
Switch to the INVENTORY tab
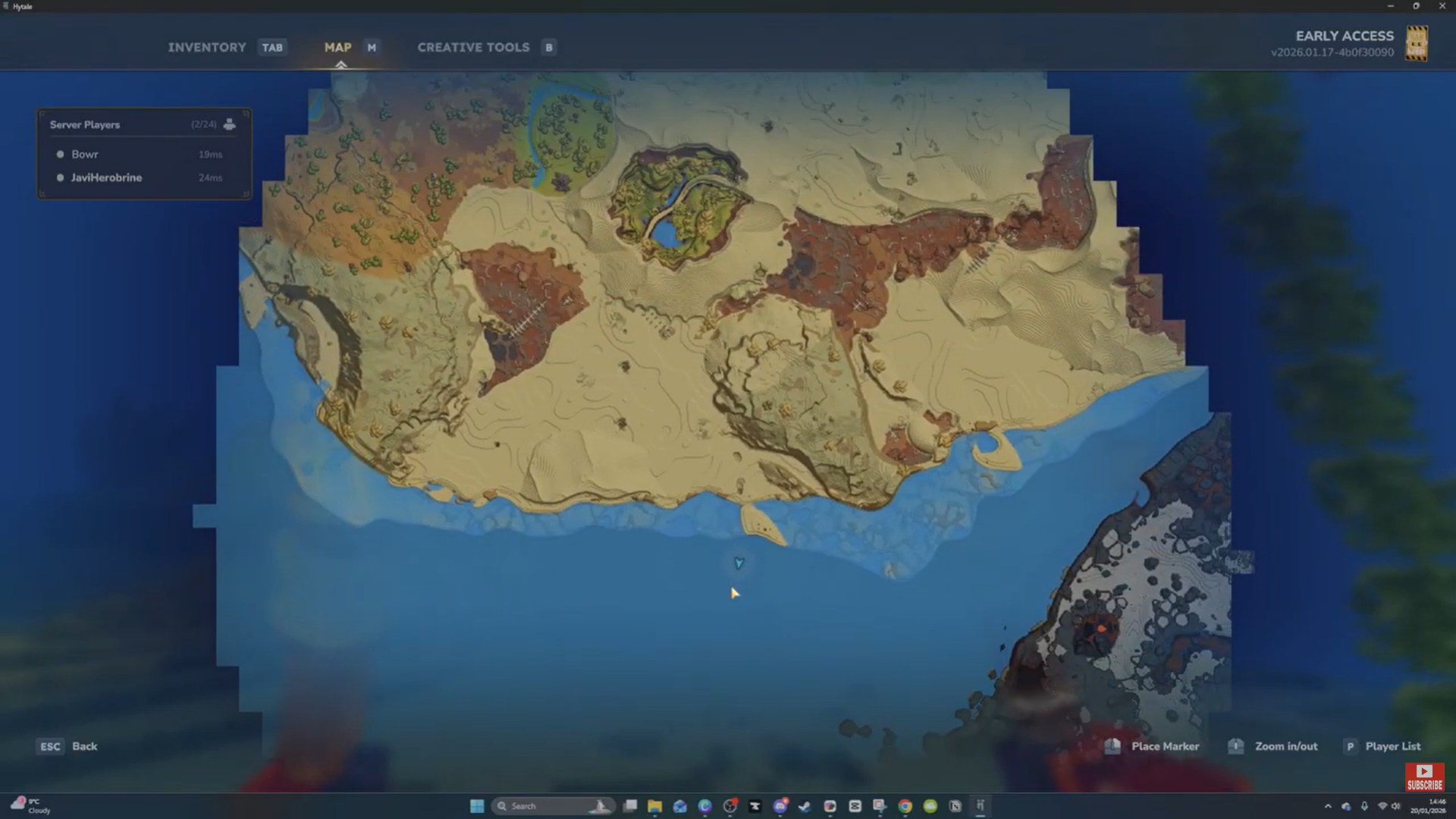tap(206, 47)
